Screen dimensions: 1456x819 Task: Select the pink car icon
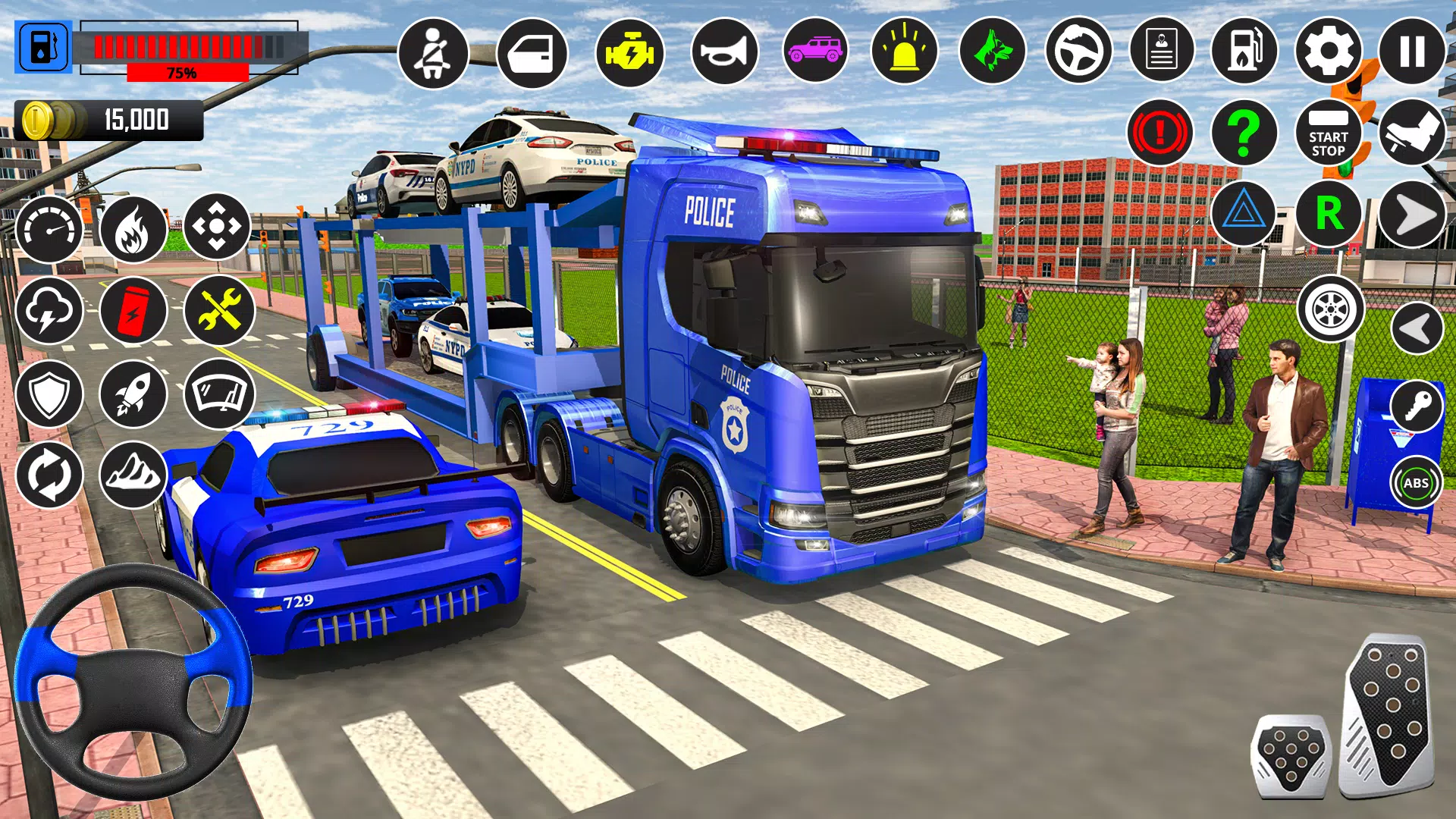click(x=815, y=52)
